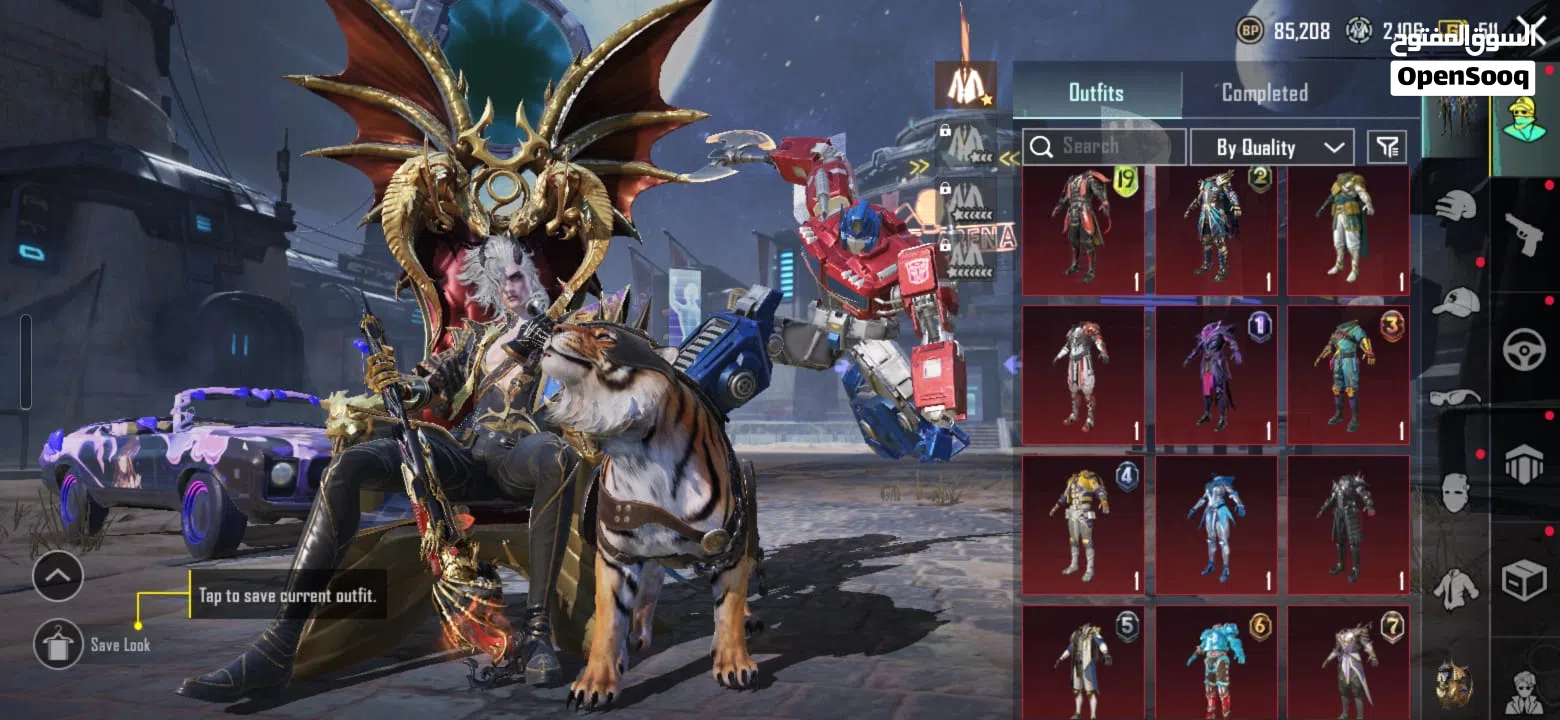Show the vehicle skins steering wheel category

coord(1524,351)
